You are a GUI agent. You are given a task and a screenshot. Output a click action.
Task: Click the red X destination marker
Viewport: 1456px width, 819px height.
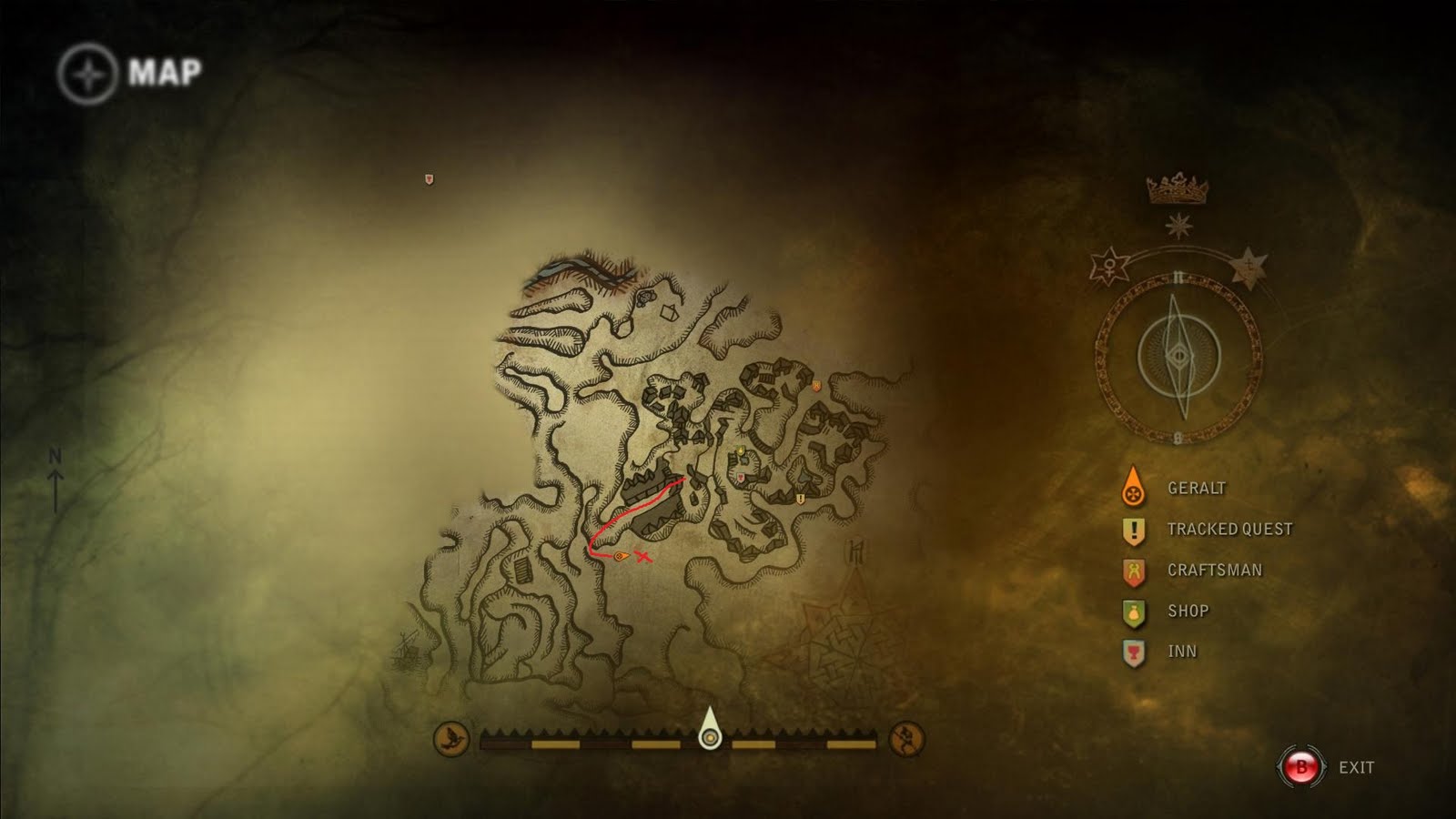(x=642, y=556)
